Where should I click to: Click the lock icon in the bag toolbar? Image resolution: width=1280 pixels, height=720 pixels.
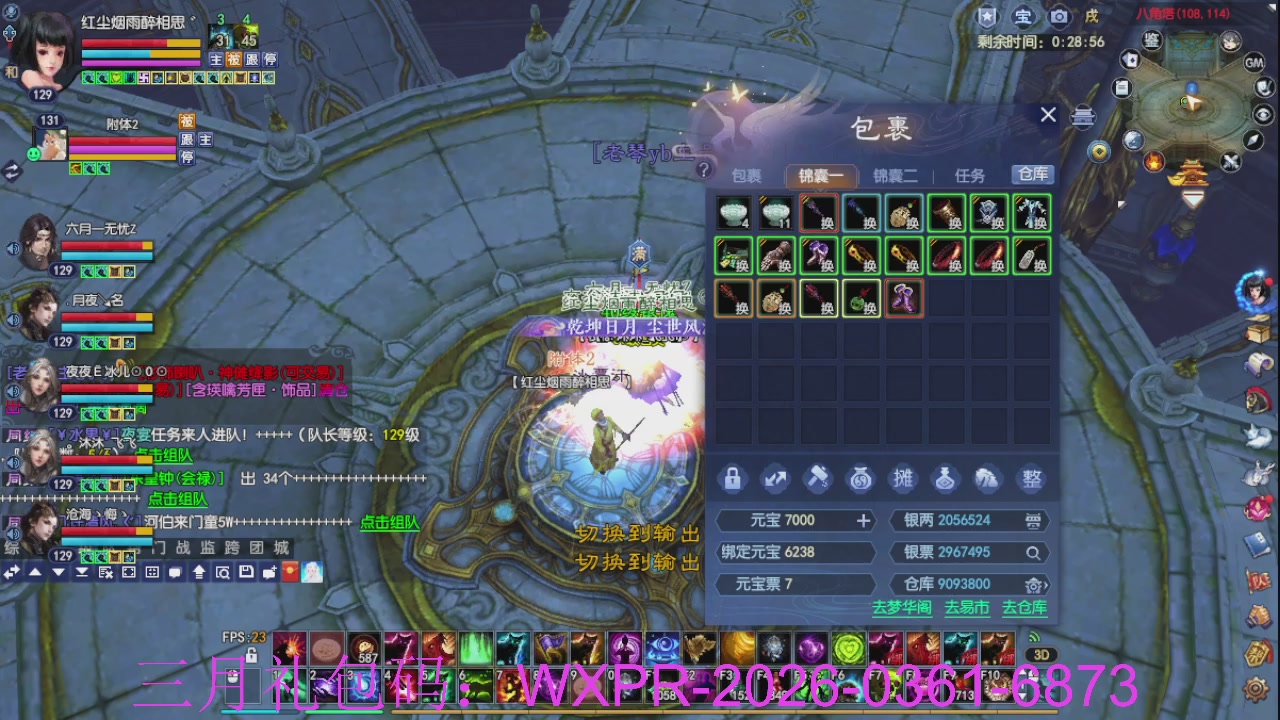[x=733, y=479]
